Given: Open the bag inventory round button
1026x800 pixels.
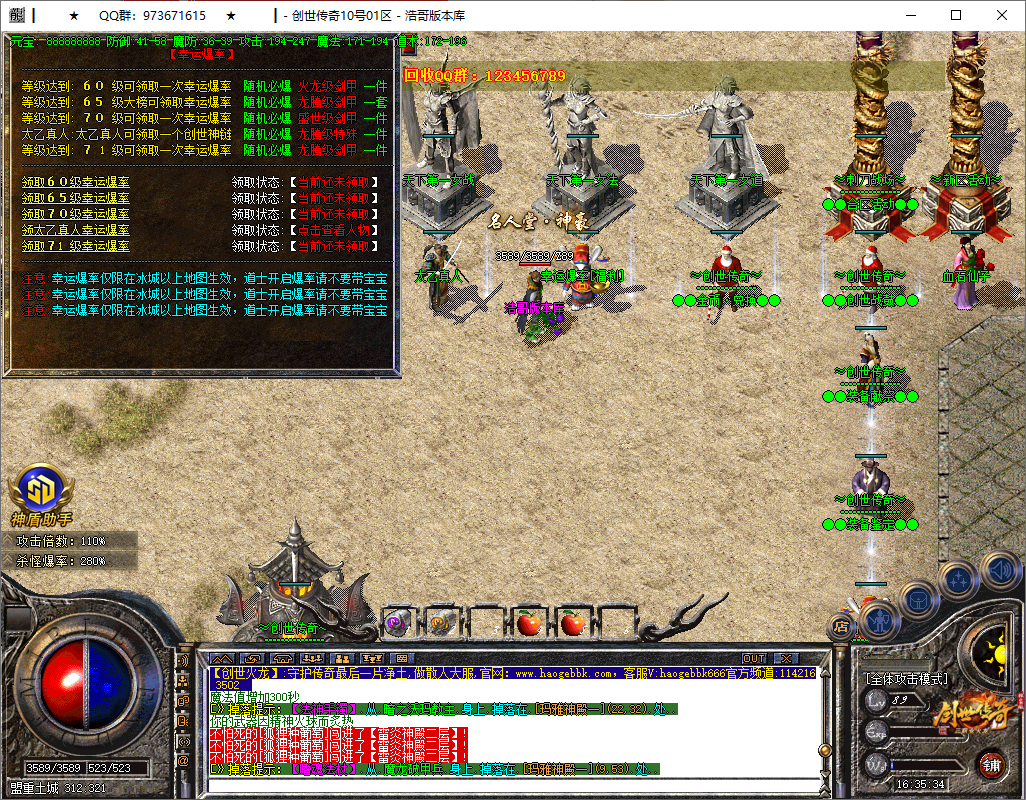Looking at the screenshot, I should click(x=917, y=600).
